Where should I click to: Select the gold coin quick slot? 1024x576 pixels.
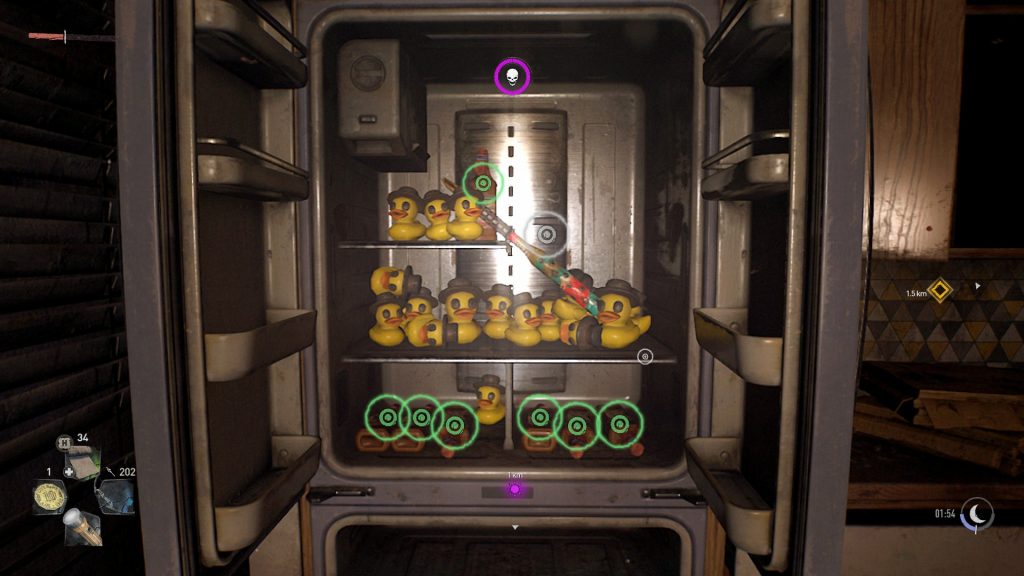[x=49, y=495]
